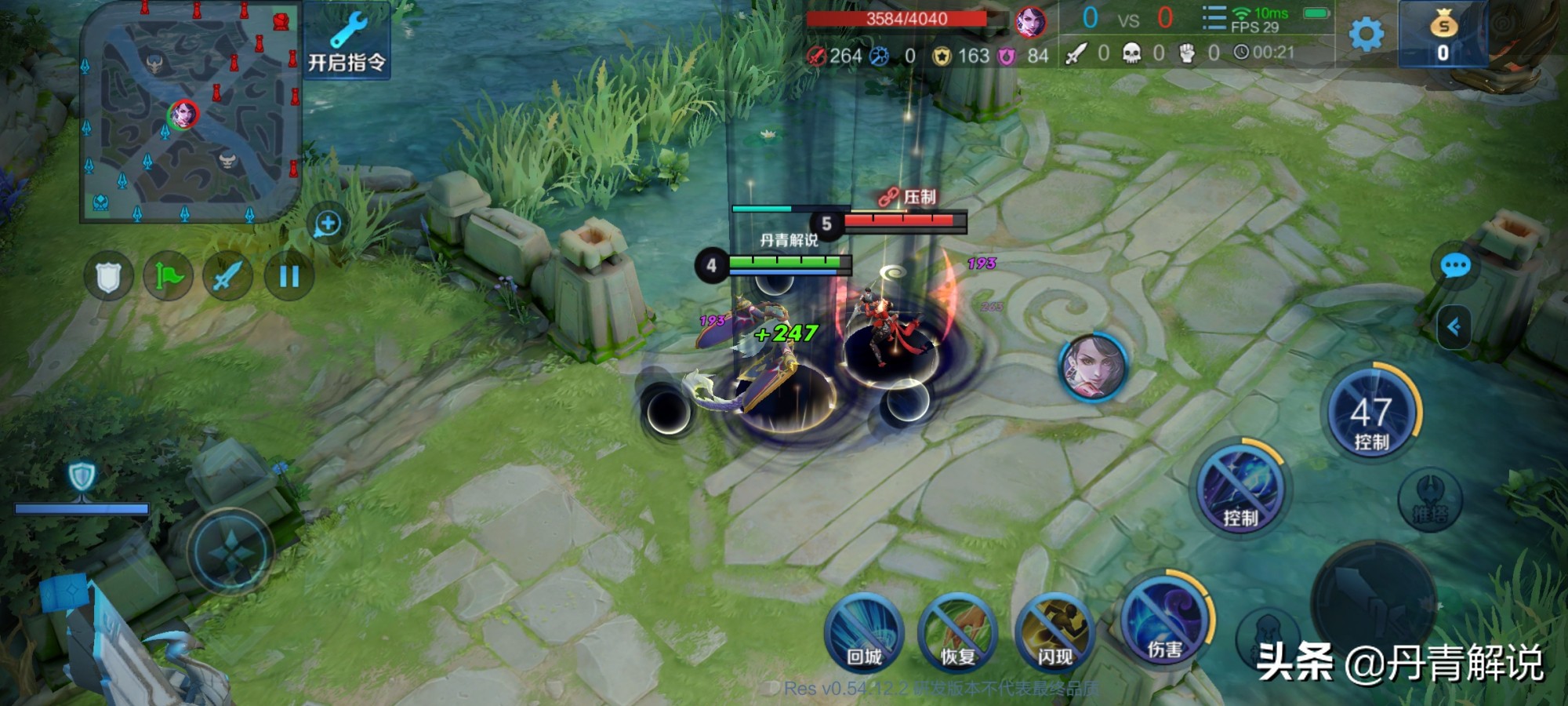Tap the shield defend signal button

[109, 276]
